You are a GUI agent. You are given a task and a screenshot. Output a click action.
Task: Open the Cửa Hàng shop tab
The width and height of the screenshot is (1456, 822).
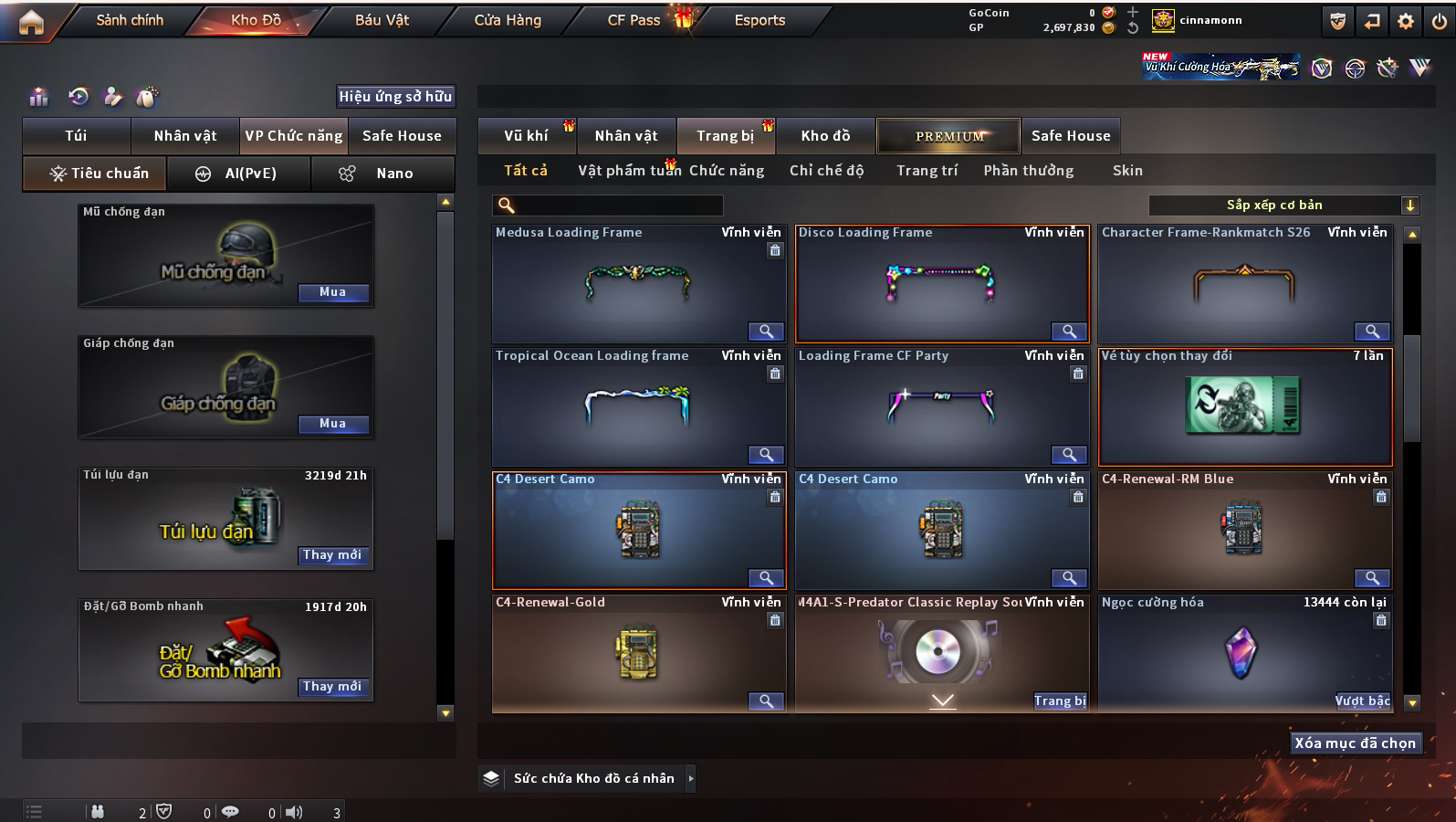click(508, 20)
